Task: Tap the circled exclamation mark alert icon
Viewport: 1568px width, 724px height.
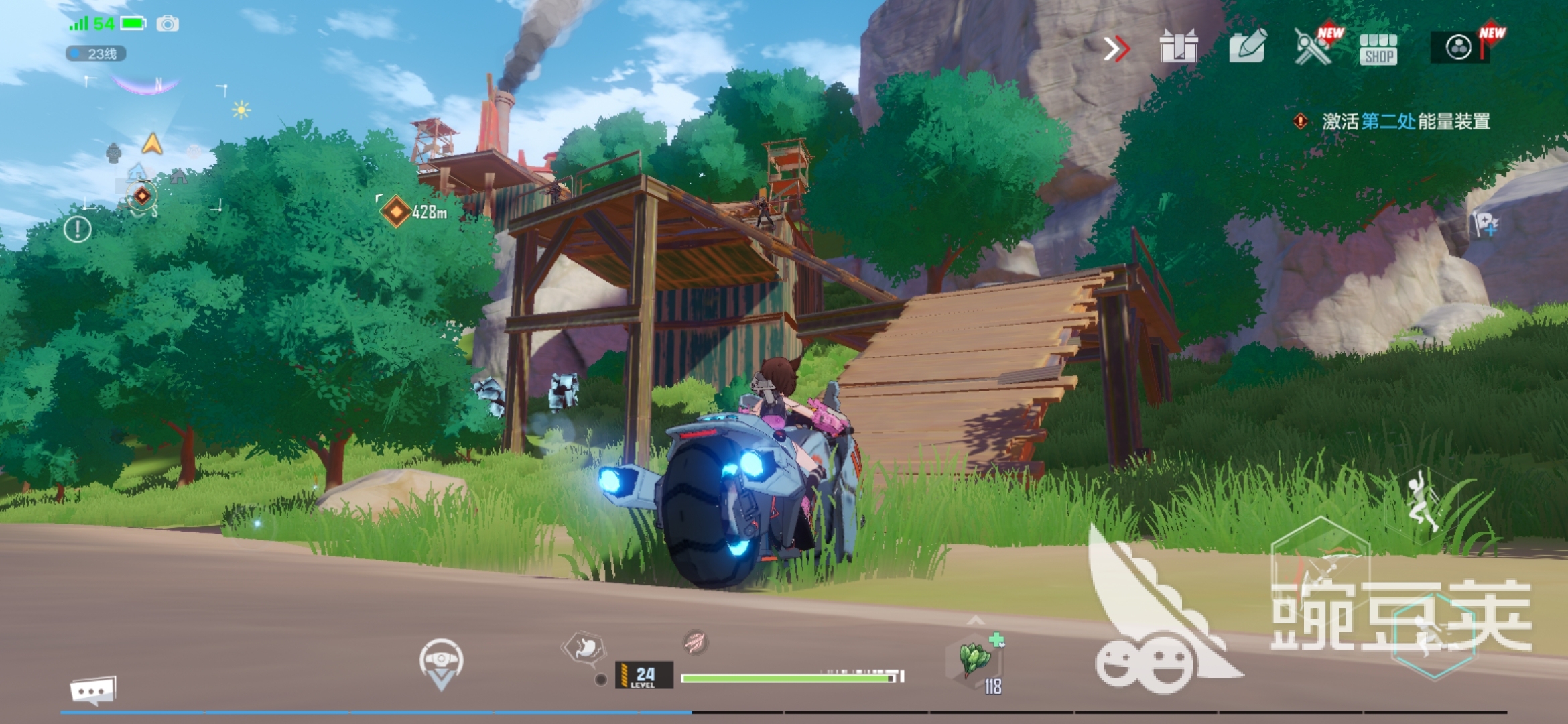Action: point(77,229)
